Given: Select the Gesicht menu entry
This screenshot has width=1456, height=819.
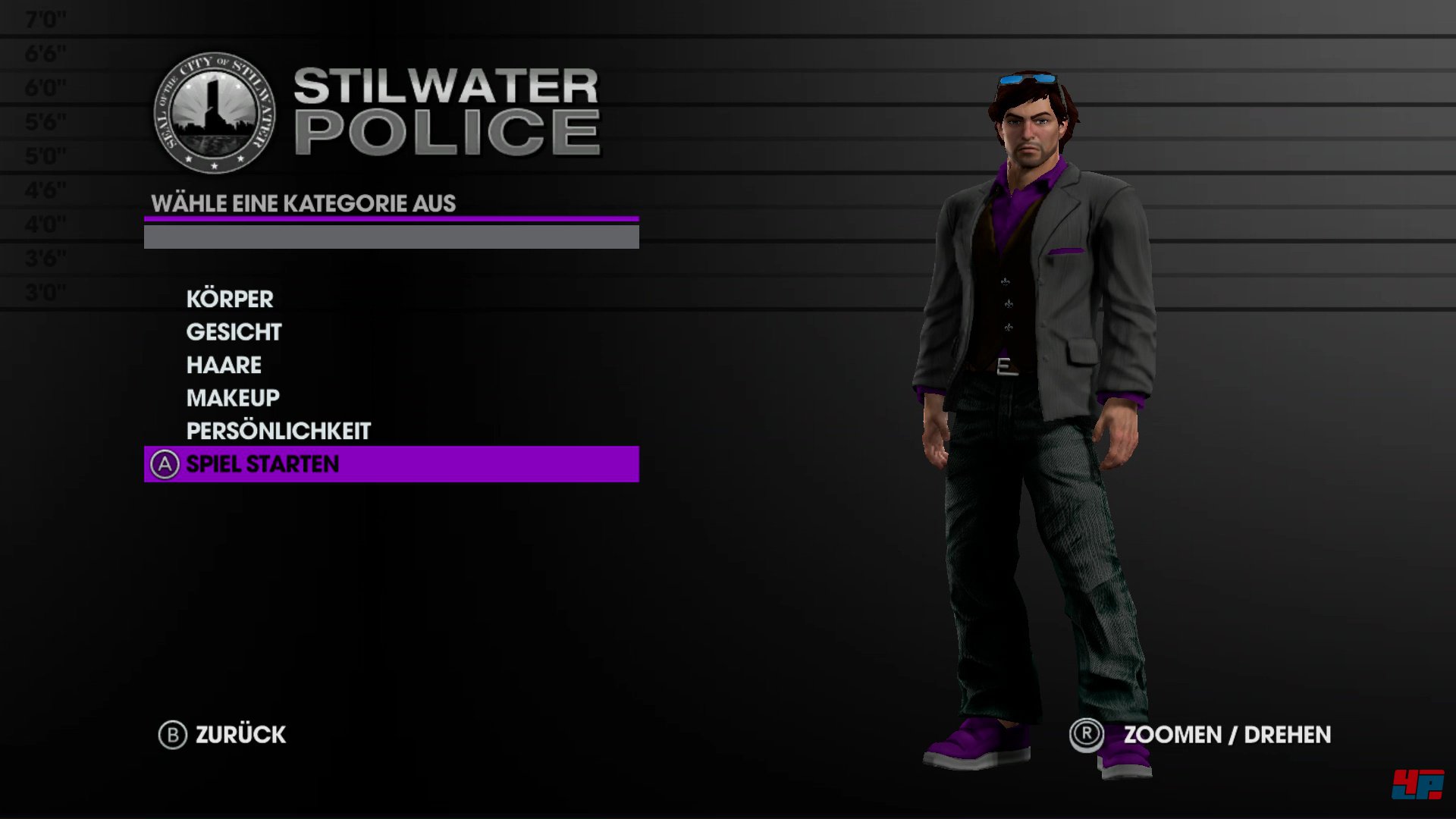Looking at the screenshot, I should coord(234,332).
